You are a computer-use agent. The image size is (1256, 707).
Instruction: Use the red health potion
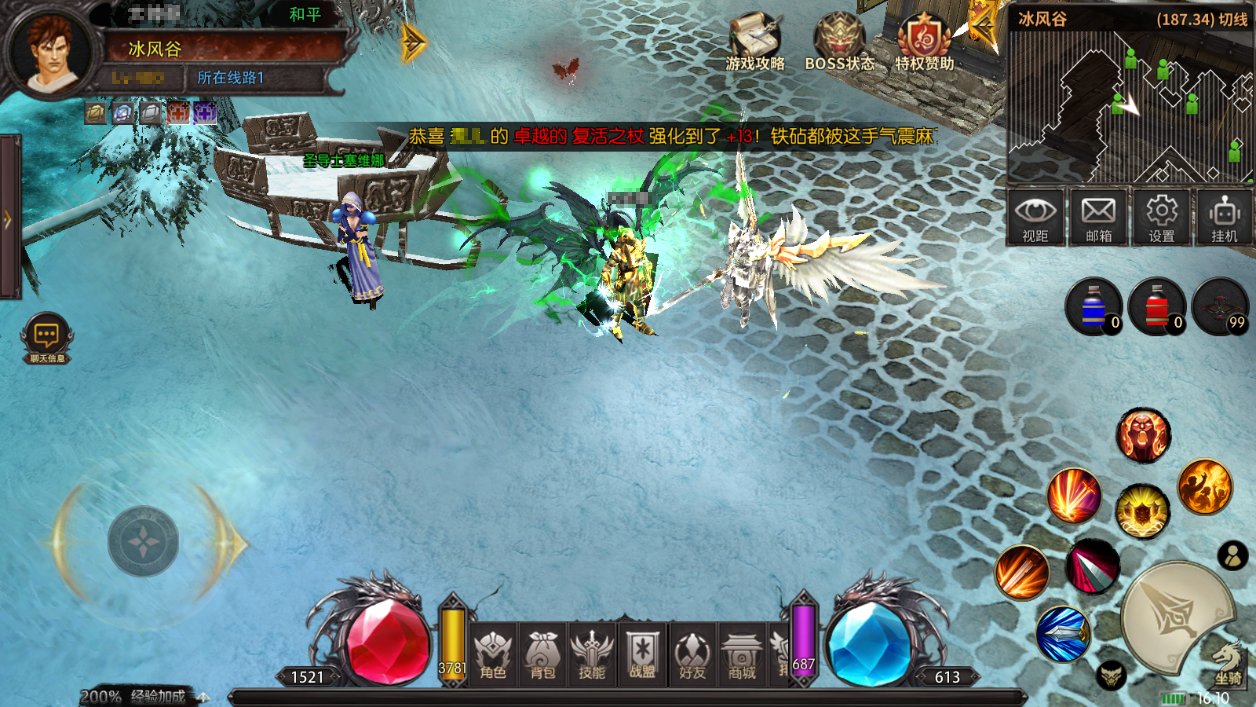click(1155, 305)
